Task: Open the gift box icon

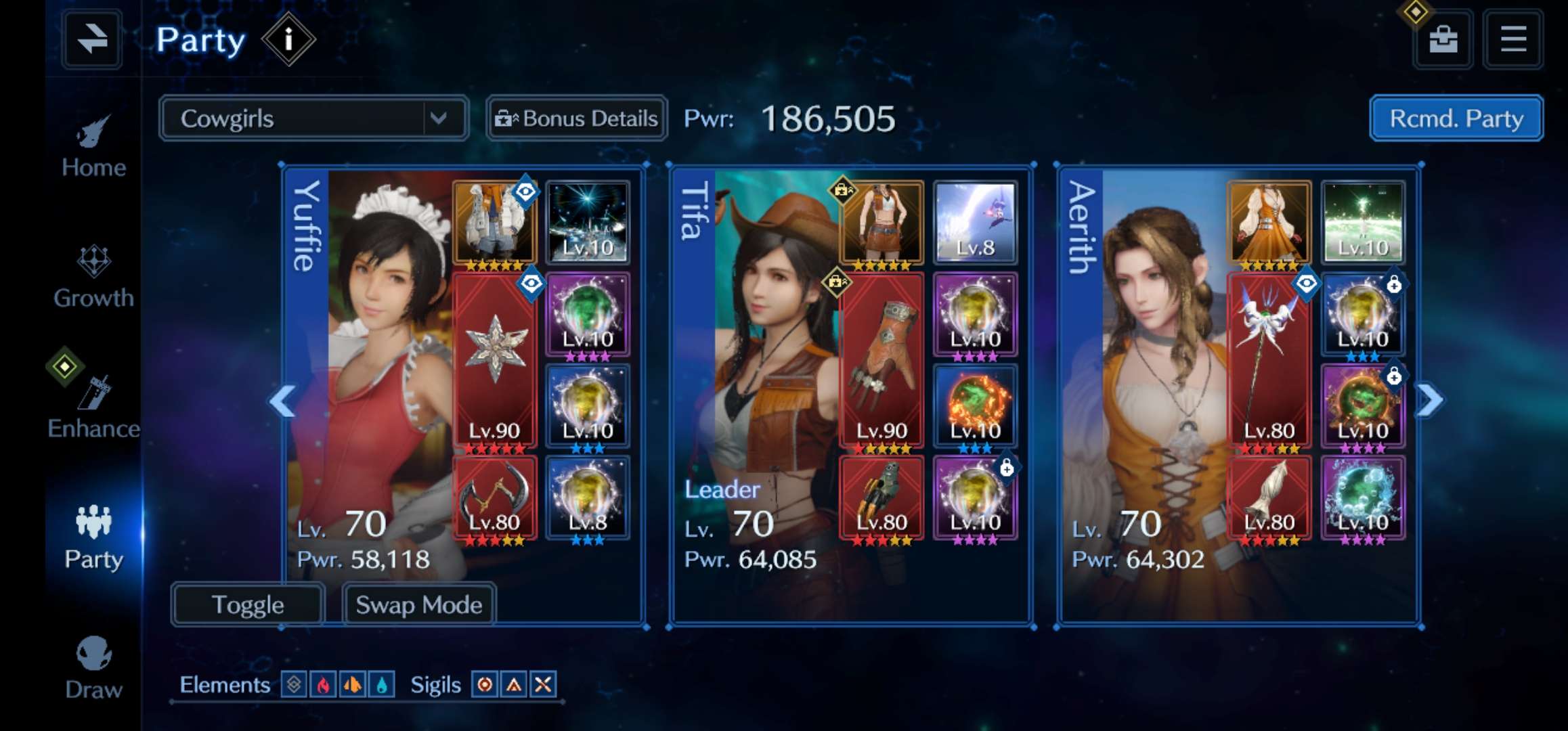Action: click(1443, 39)
